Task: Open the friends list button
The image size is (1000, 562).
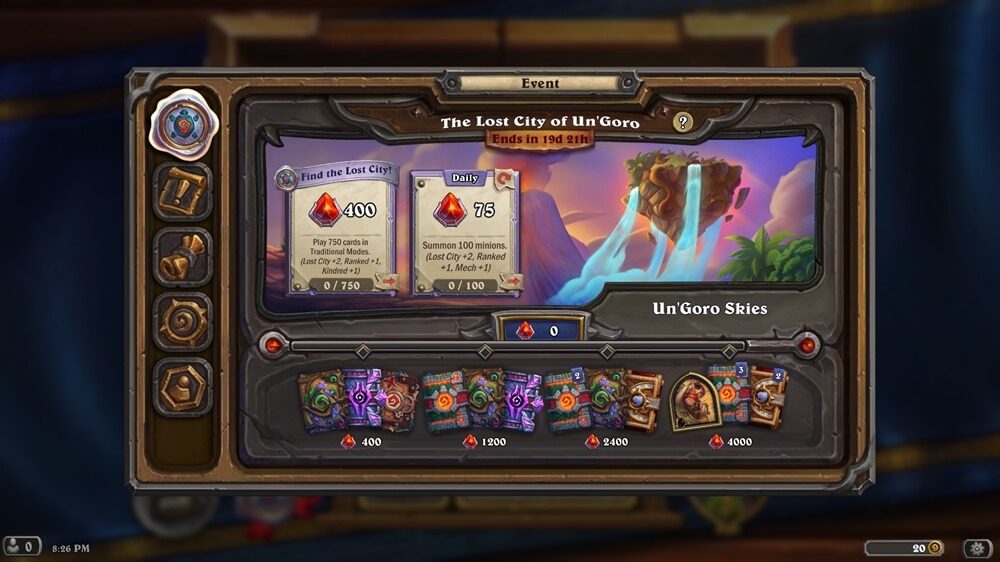Action: (21, 546)
